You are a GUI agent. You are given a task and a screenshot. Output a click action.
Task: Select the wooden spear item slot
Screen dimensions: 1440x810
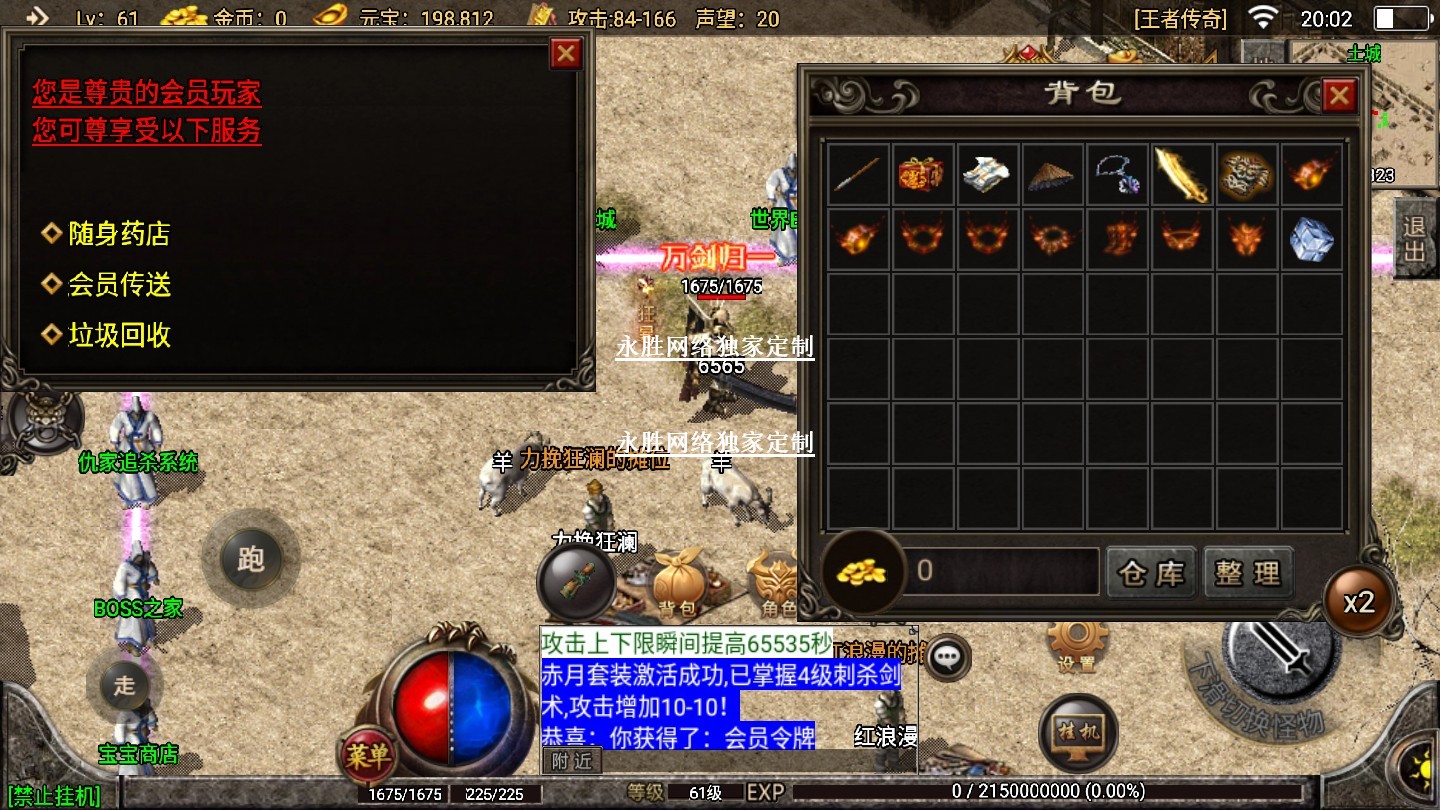coord(859,175)
